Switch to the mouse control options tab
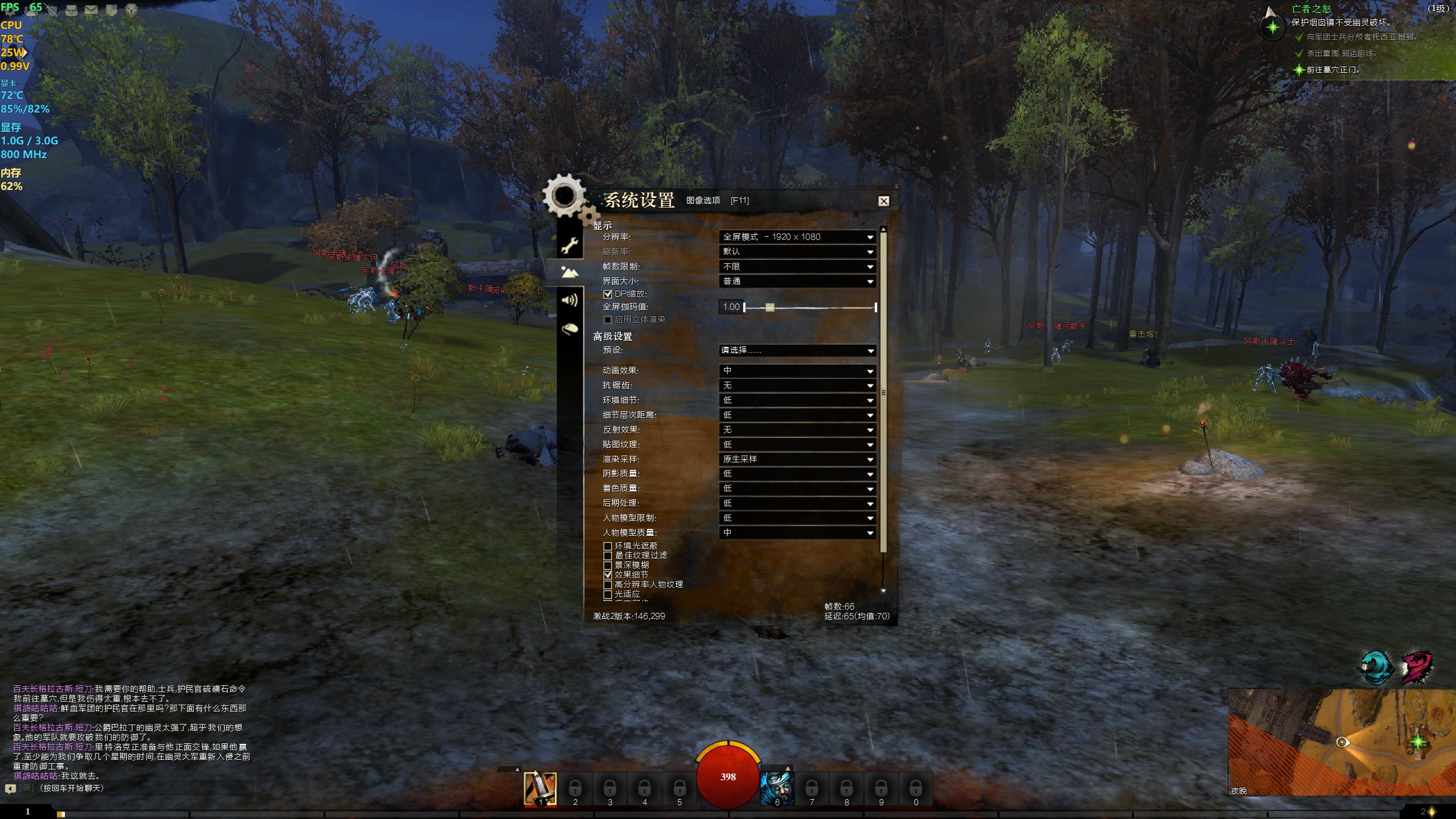Viewport: 1456px width, 819px height. (x=570, y=328)
